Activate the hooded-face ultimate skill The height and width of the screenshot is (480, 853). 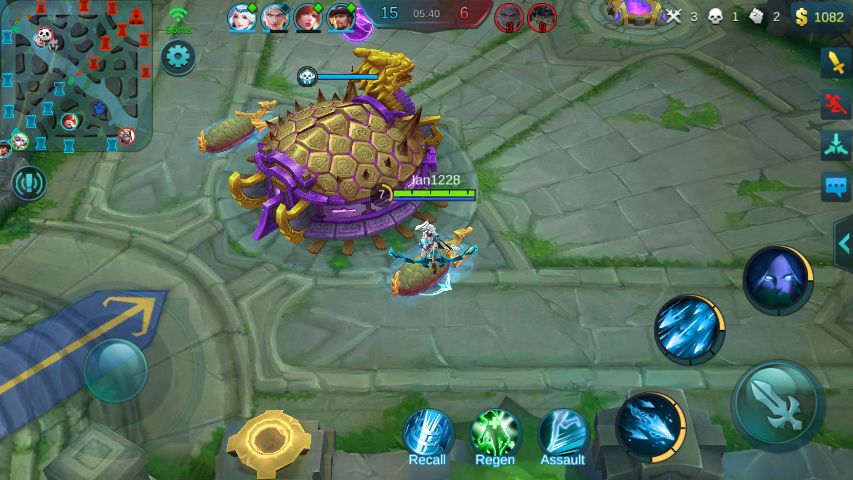click(x=777, y=280)
